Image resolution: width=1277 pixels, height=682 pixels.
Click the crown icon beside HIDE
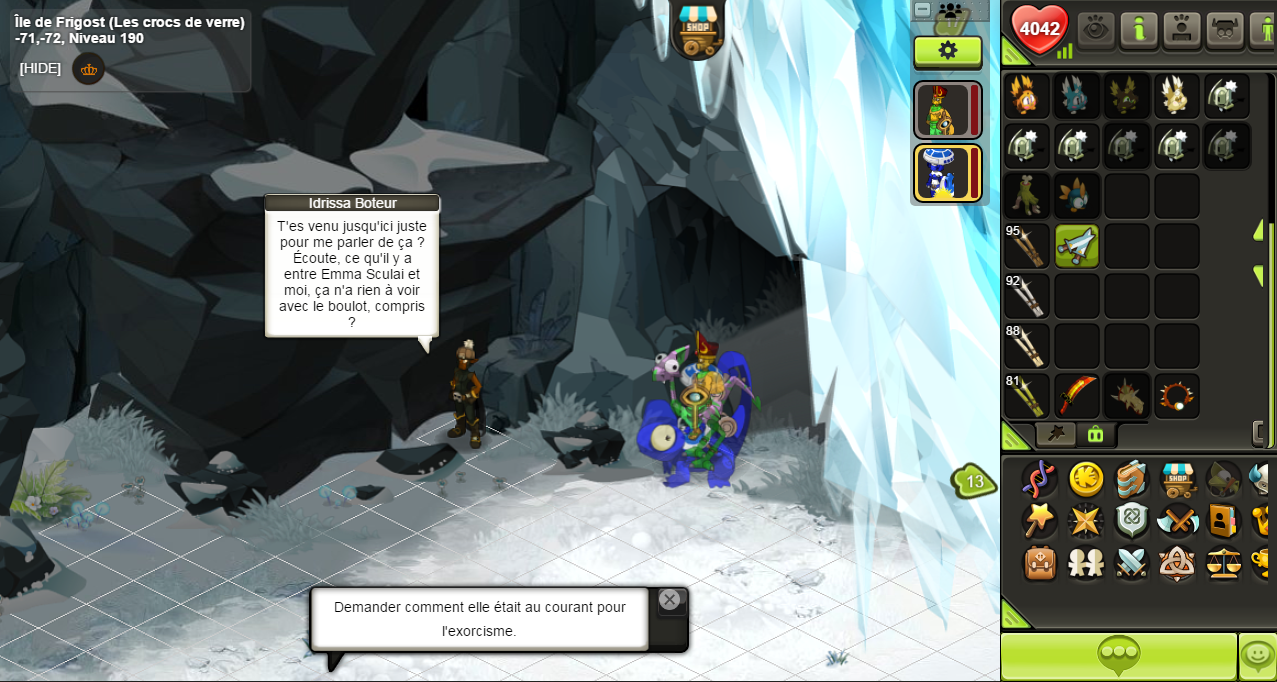point(89,69)
